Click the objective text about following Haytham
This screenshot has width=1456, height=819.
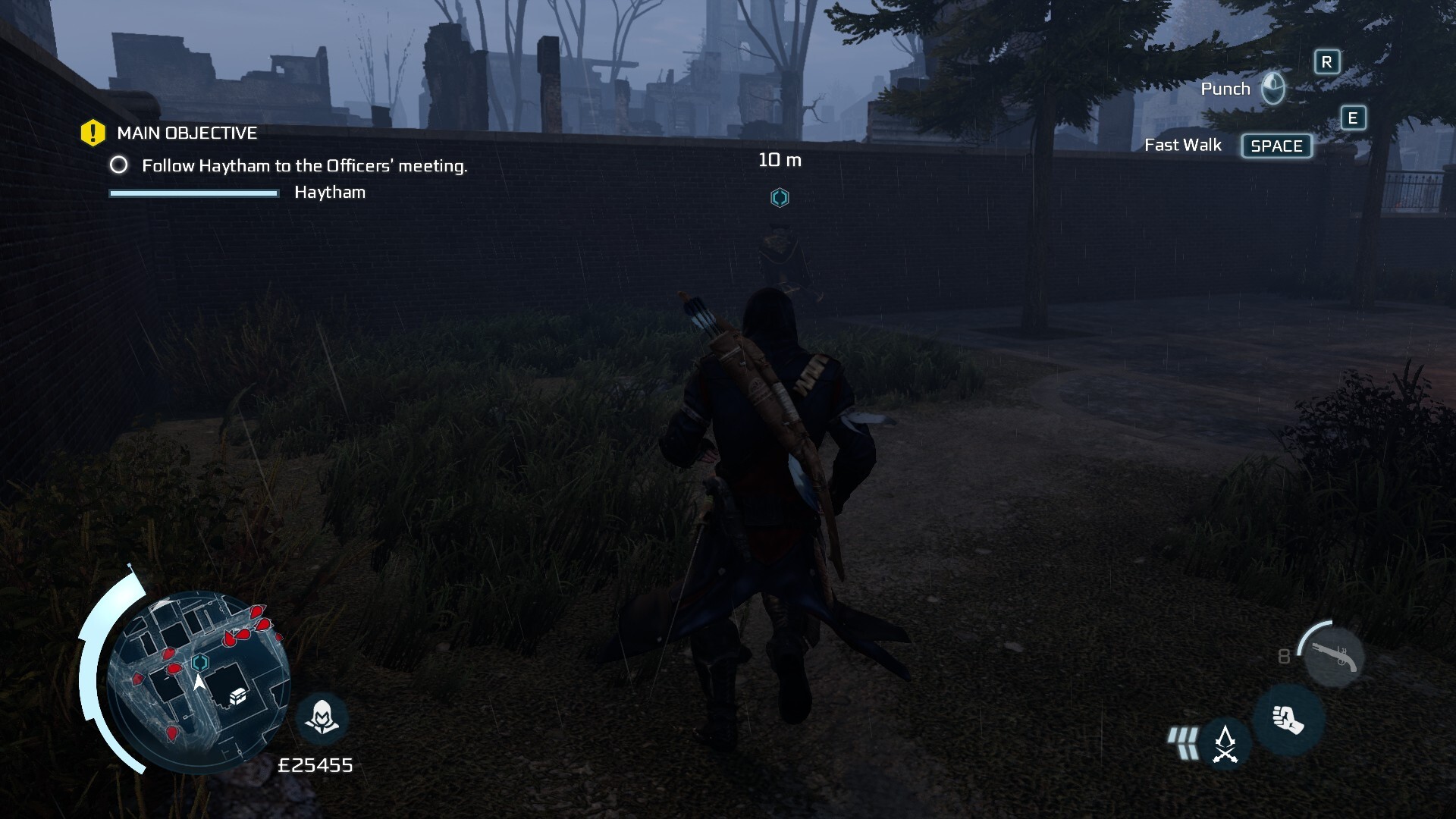point(304,165)
